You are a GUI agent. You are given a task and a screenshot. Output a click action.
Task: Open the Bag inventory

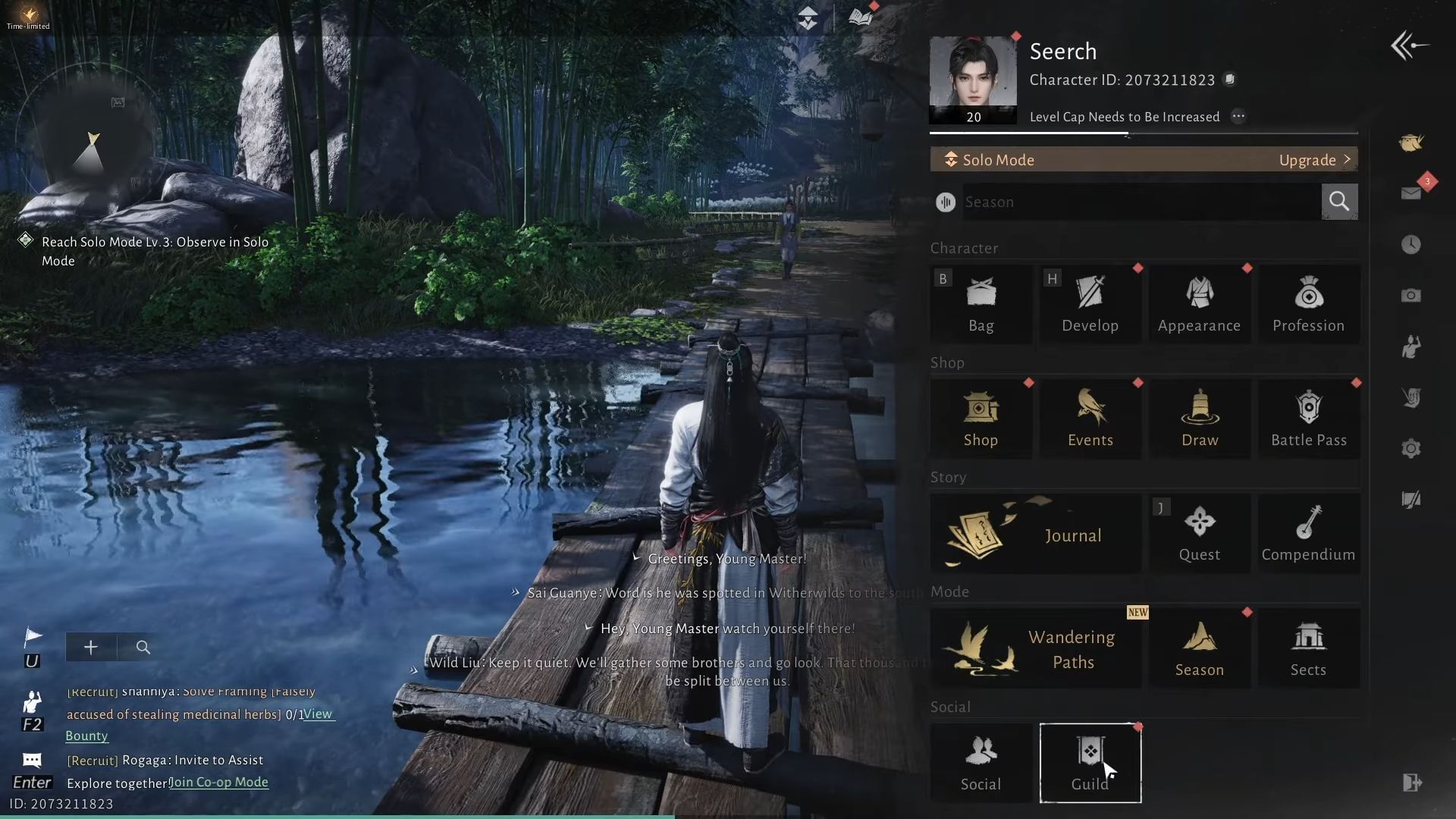point(981,303)
